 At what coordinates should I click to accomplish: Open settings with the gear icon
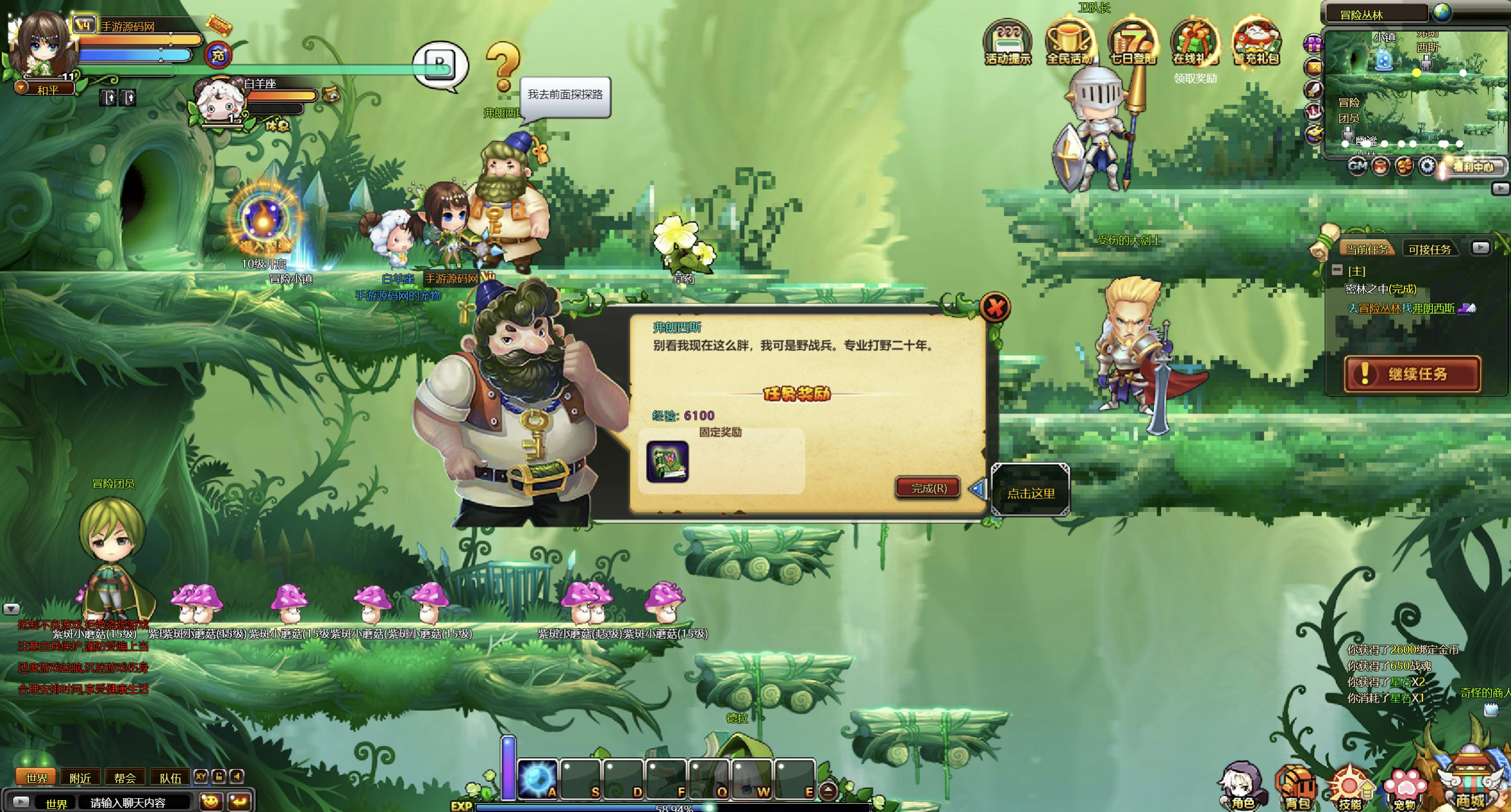(x=1427, y=166)
